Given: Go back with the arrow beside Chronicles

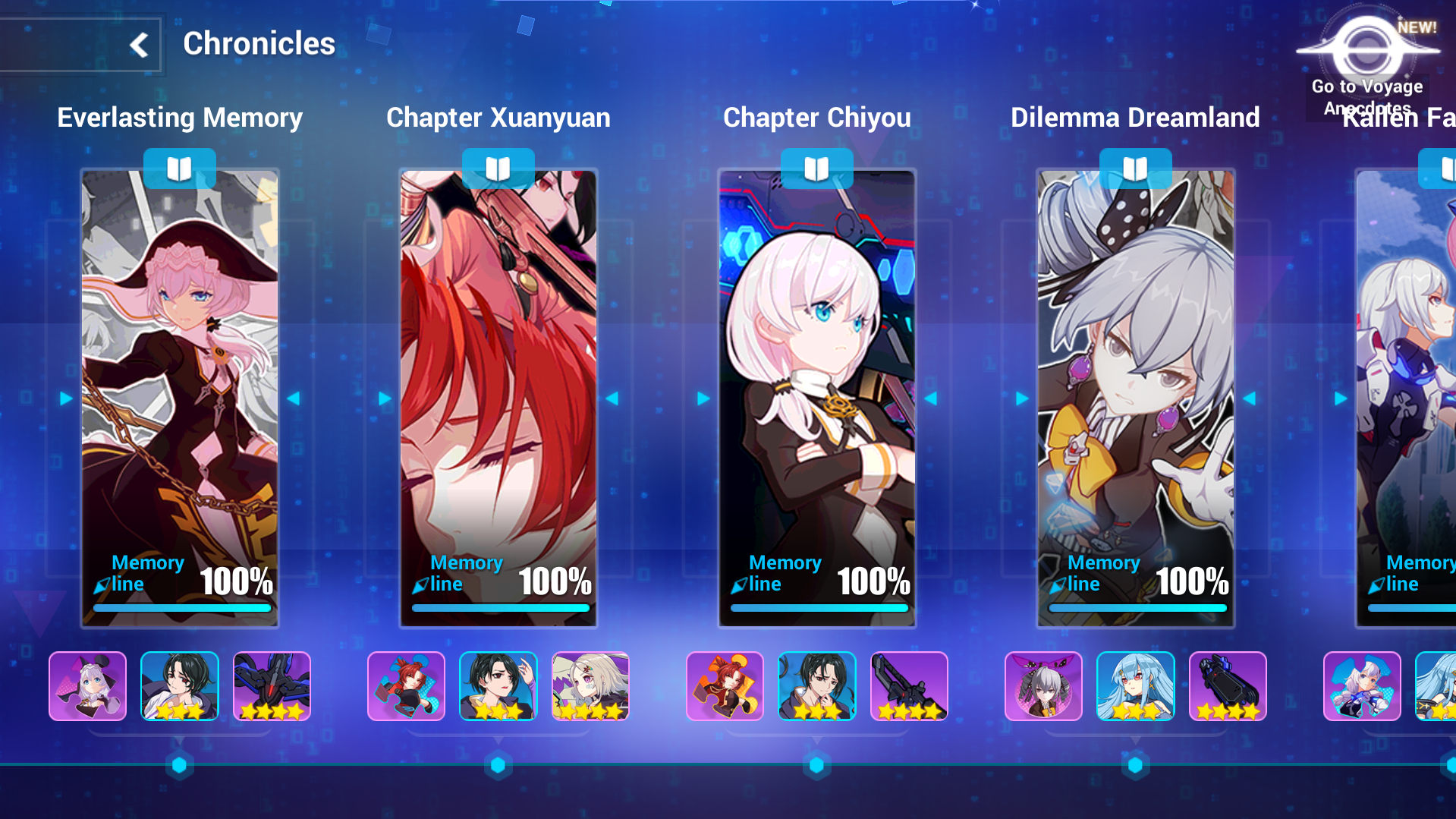Looking at the screenshot, I should (x=139, y=45).
